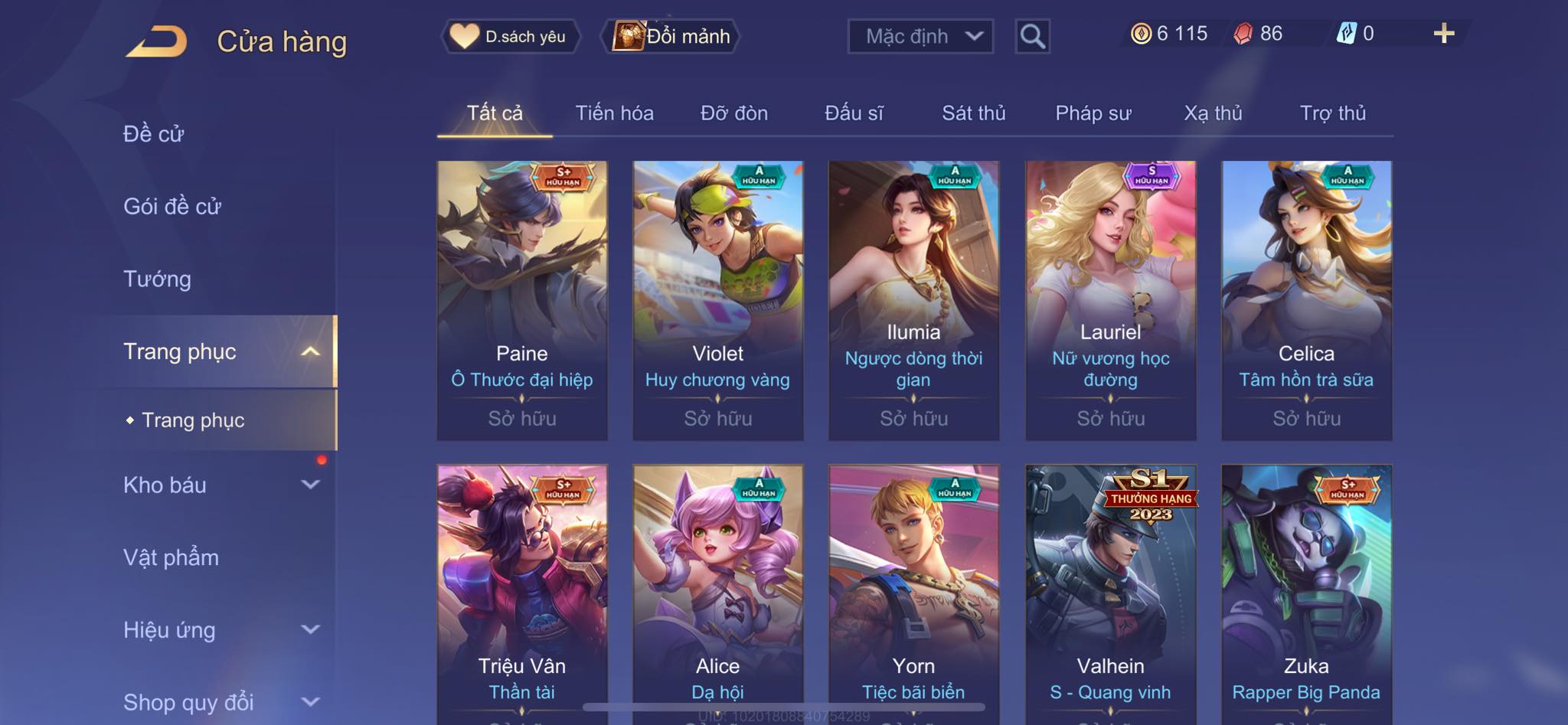
Task: Choose Lauriel Nữ vương học đường skin
Action: [x=1110, y=299]
